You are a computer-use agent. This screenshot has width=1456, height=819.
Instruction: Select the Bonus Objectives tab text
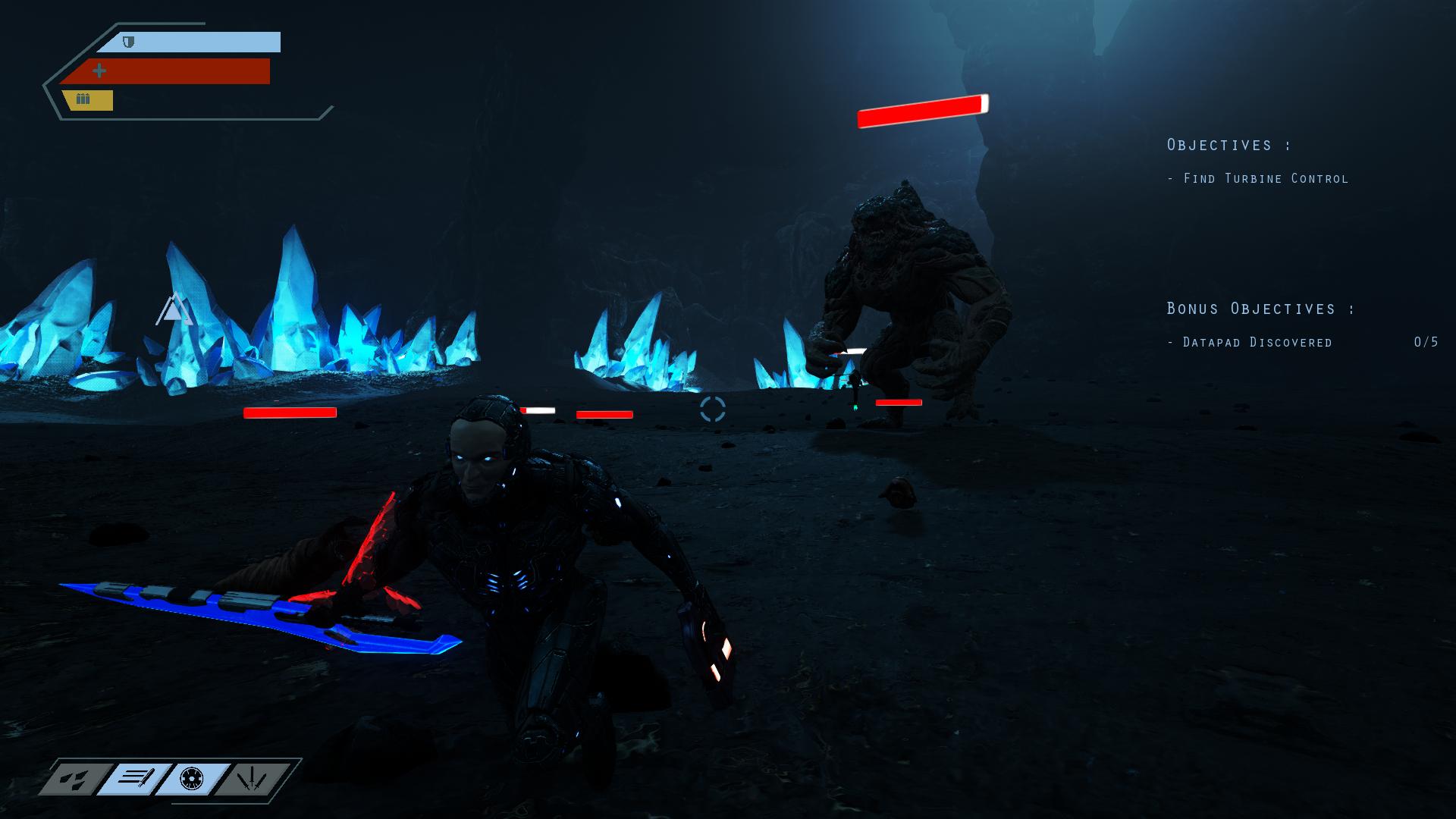1259,309
